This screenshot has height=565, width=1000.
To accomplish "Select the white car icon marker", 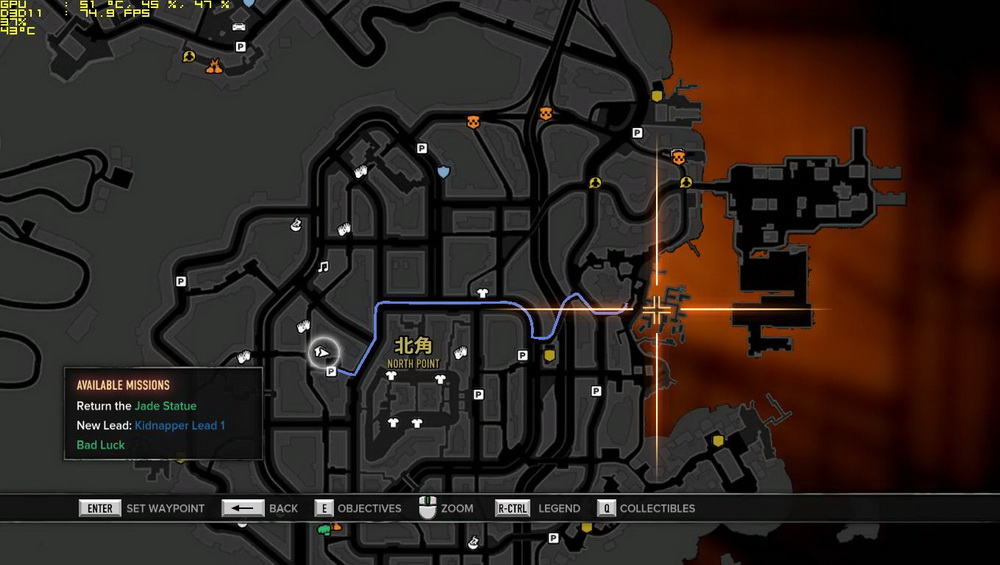I will pyautogui.click(x=239, y=26).
